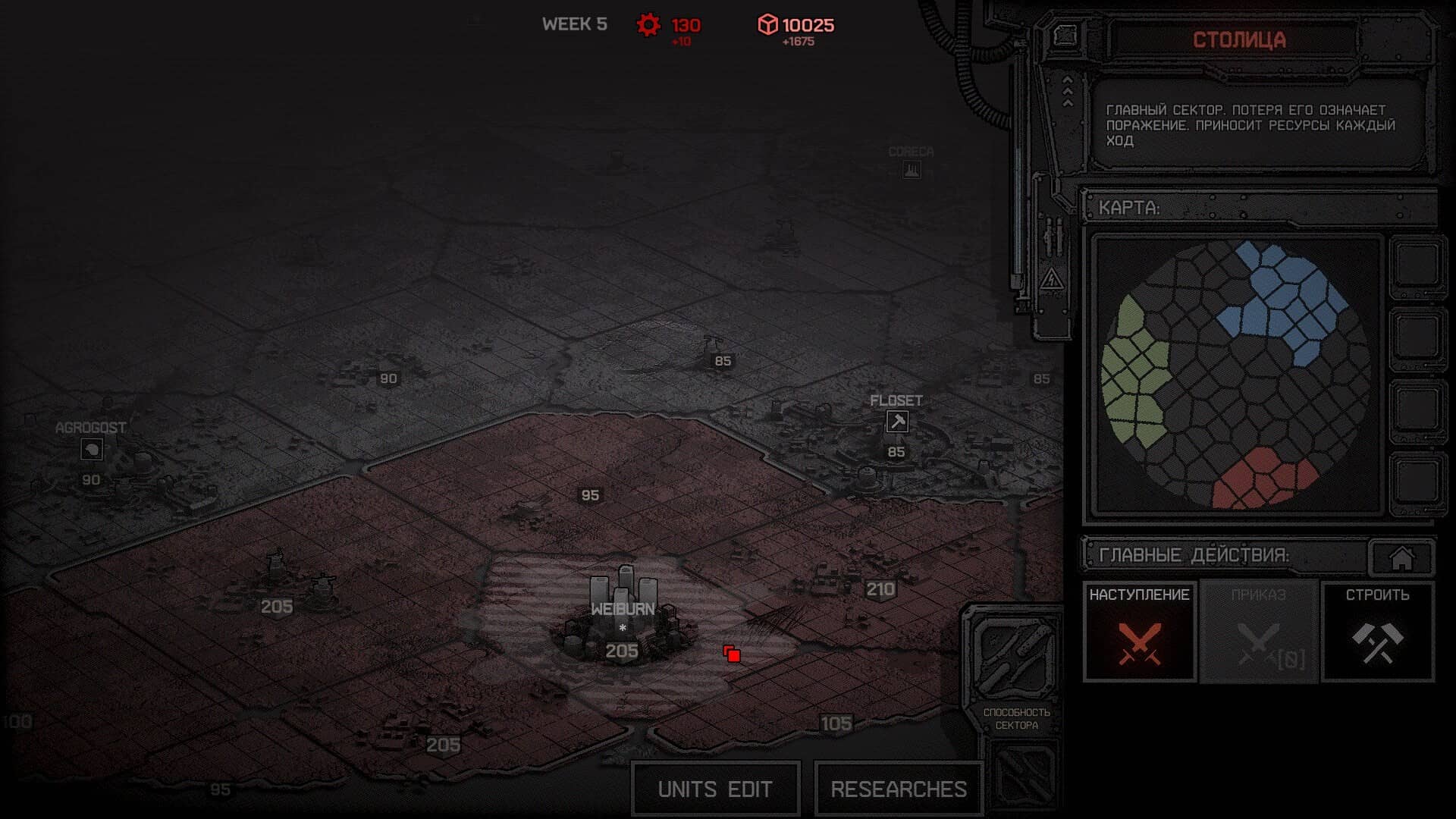This screenshot has width=1456, height=819.
Task: Activate the sector ability icon
Action: point(1015,658)
